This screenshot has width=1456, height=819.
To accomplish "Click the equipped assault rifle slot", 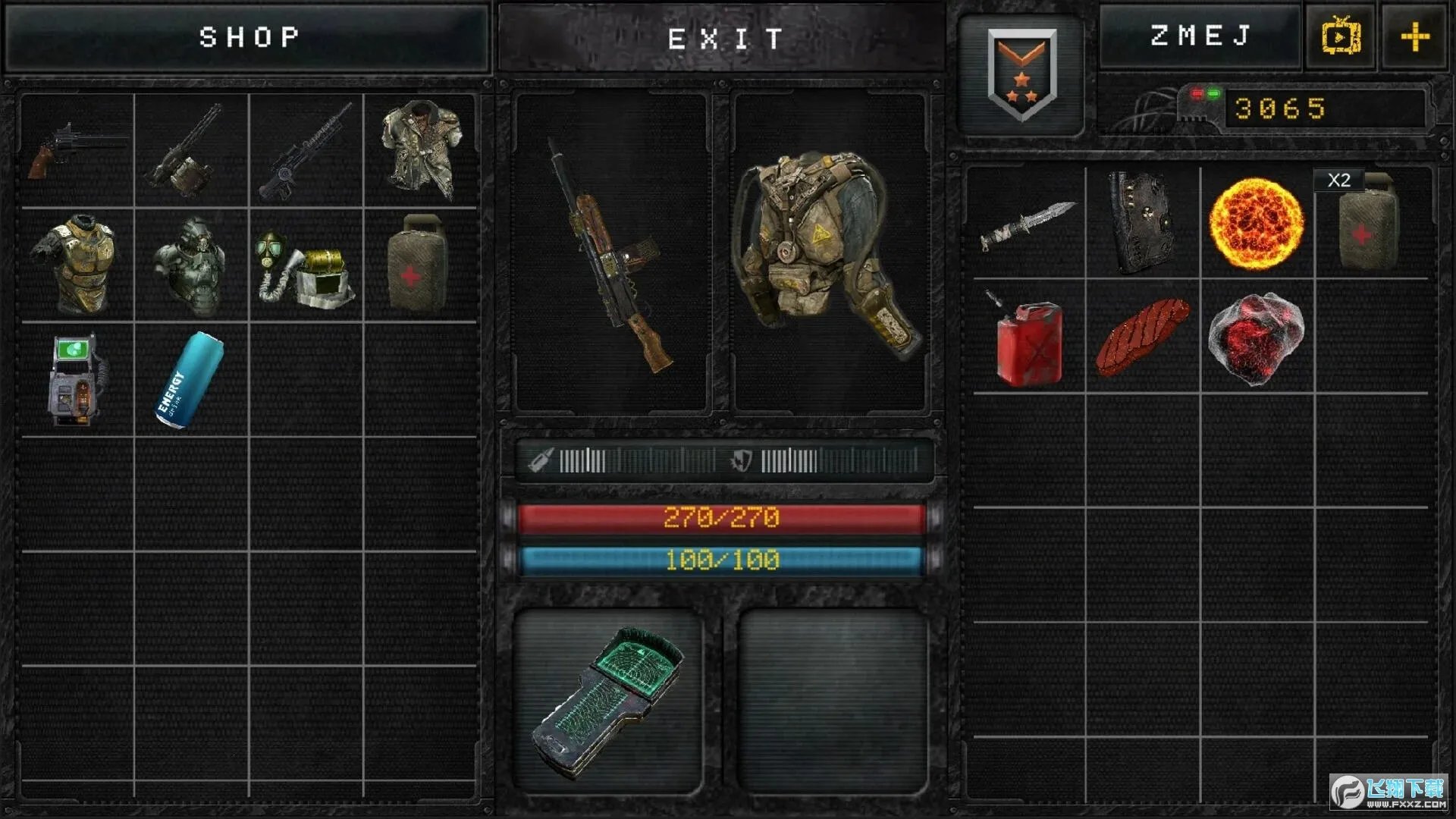I will click(611, 253).
